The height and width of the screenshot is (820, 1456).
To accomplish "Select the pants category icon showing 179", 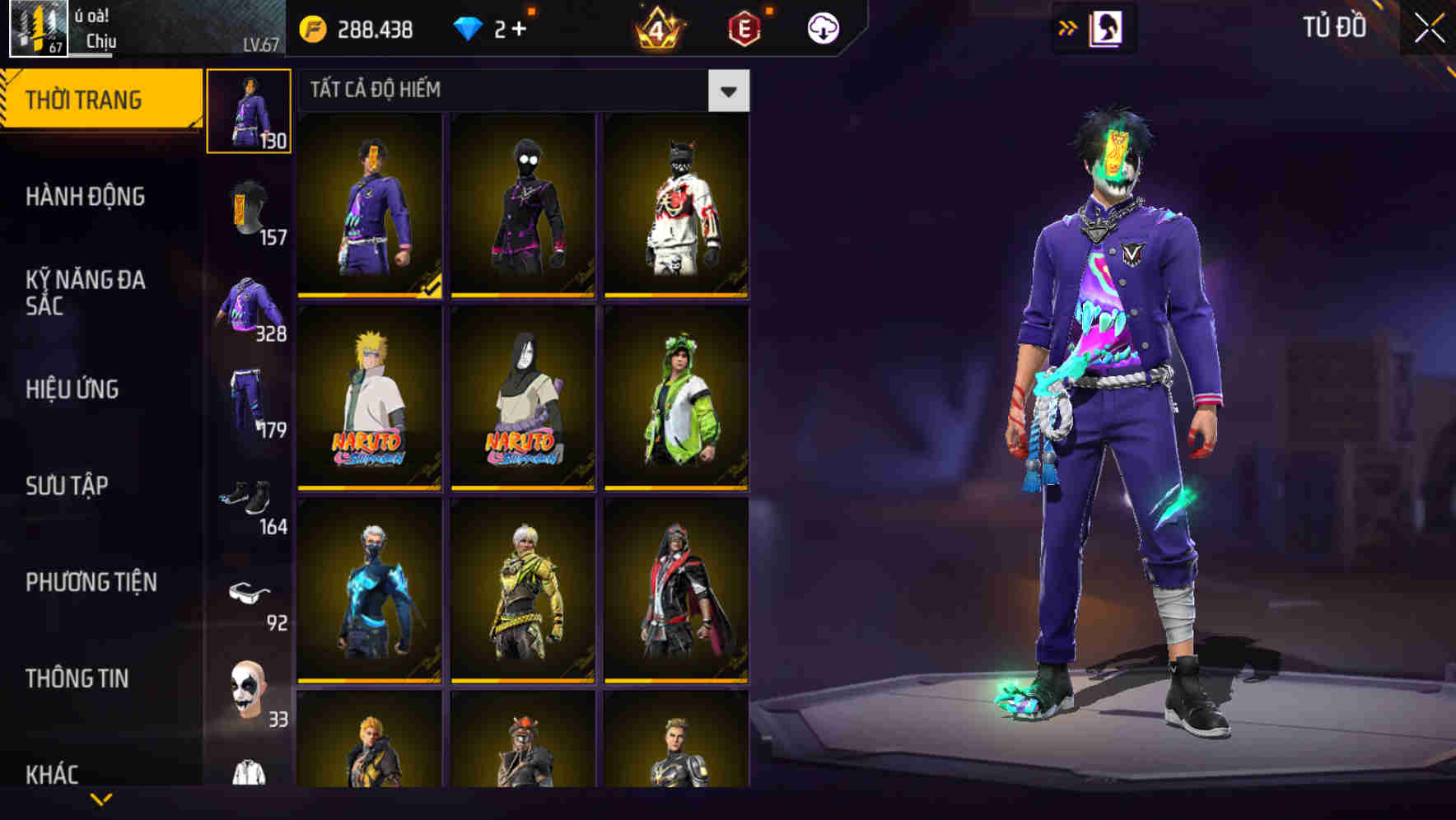I will (249, 399).
